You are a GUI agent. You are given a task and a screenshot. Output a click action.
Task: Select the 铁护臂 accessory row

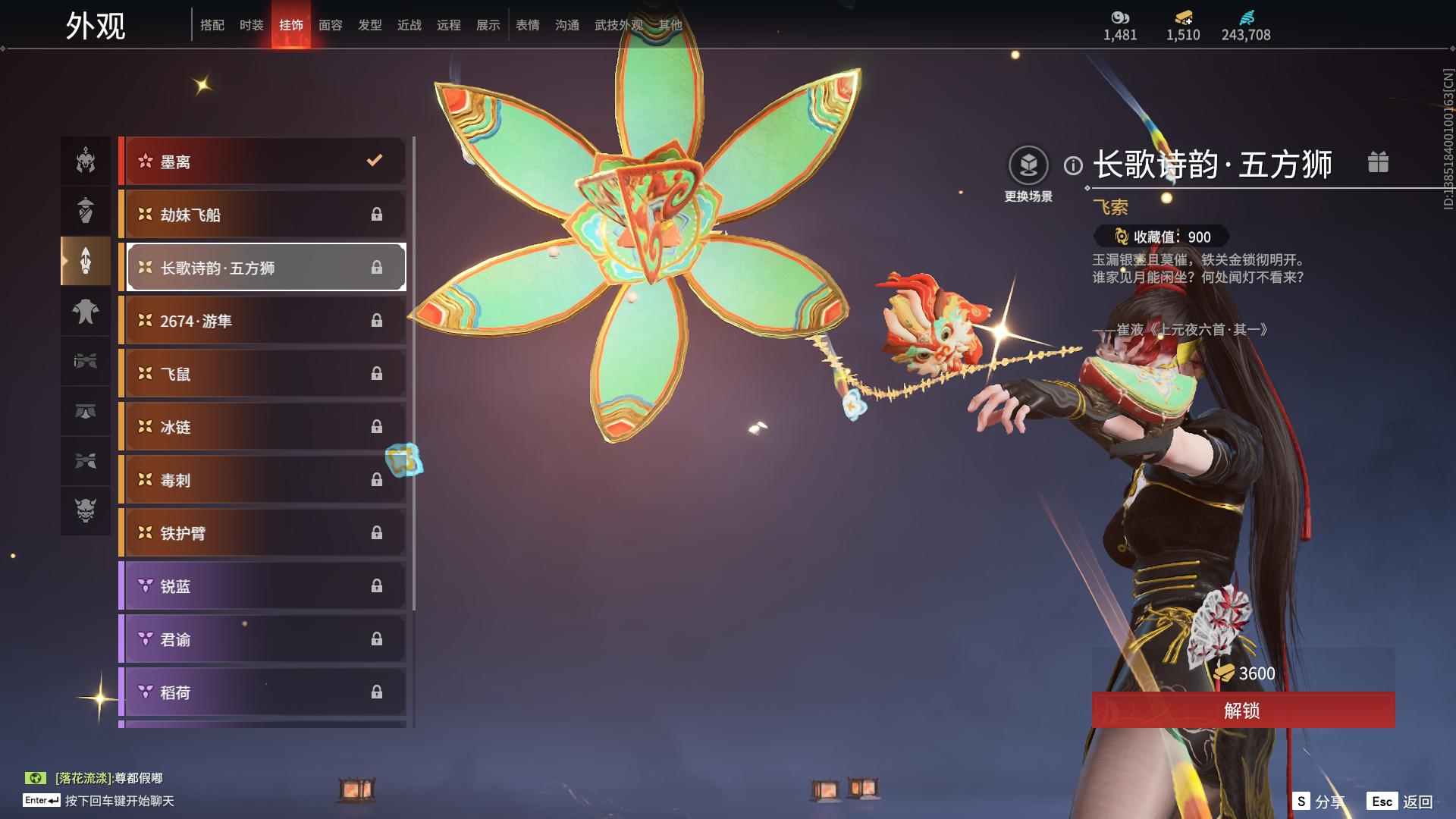(263, 533)
